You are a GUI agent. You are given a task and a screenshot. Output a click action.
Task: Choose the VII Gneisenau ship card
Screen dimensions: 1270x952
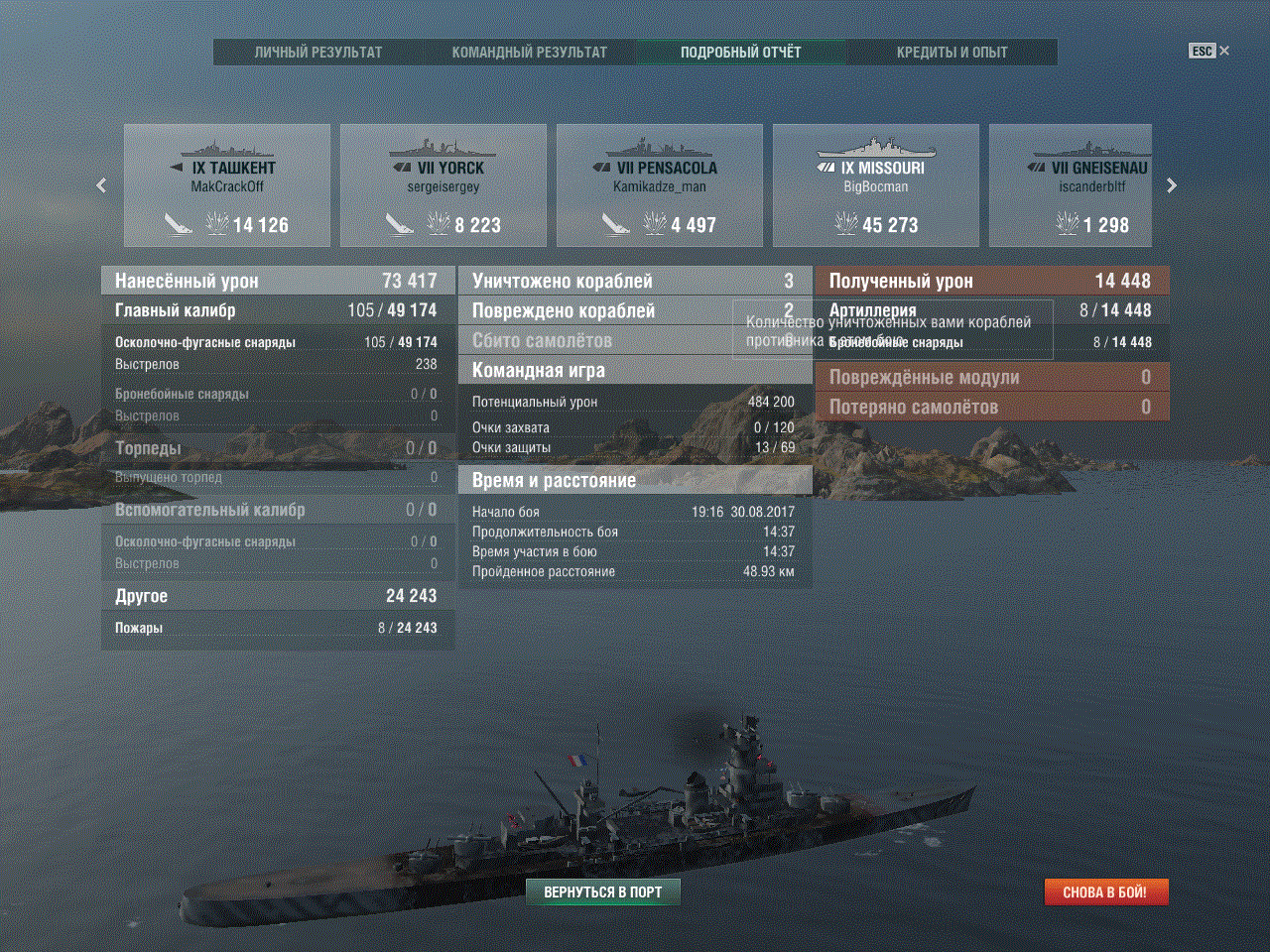click(x=1071, y=185)
